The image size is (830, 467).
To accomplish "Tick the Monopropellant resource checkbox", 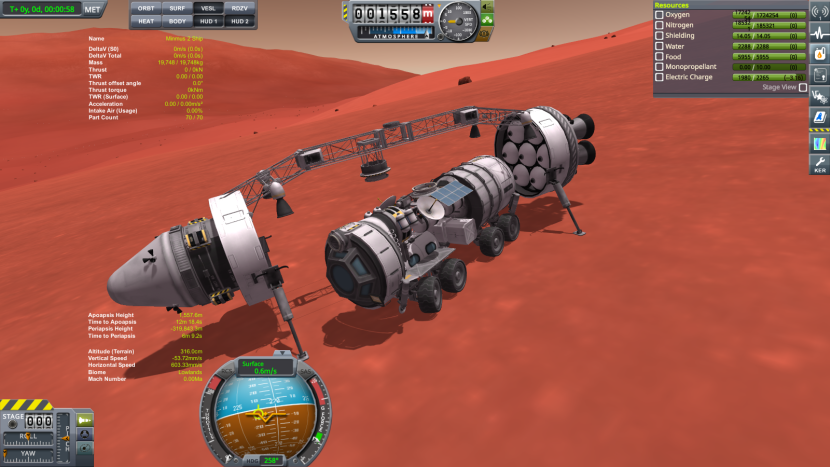I will coord(659,66).
